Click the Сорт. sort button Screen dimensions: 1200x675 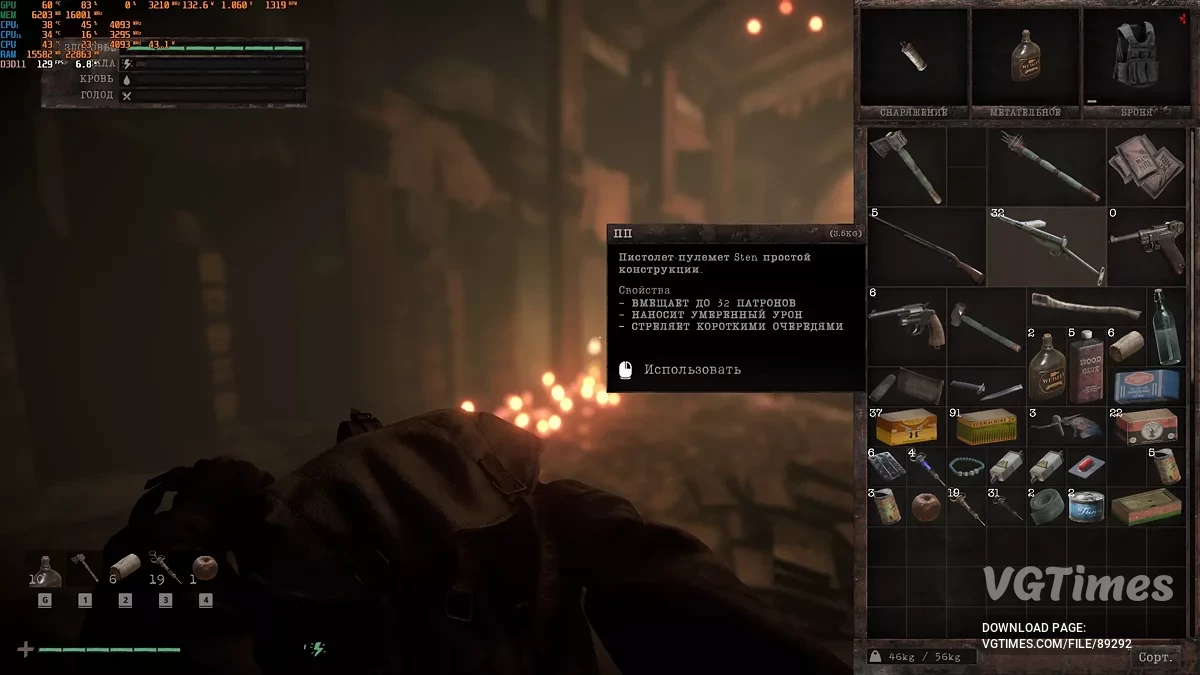pos(1155,657)
